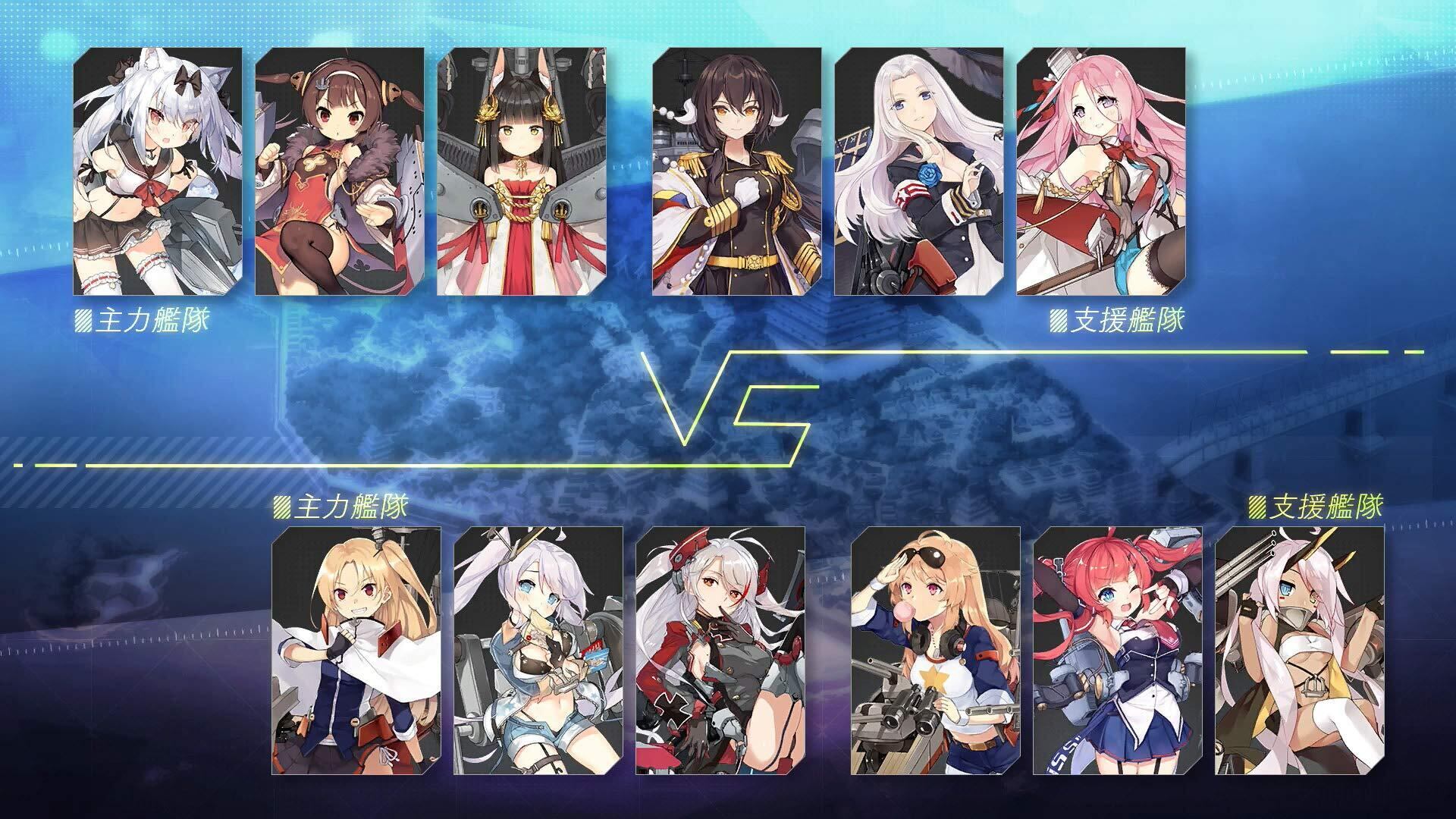Viewport: 1456px width, 819px height.
Task: Pick the long pink-haired girl card
Action: 1101,171
